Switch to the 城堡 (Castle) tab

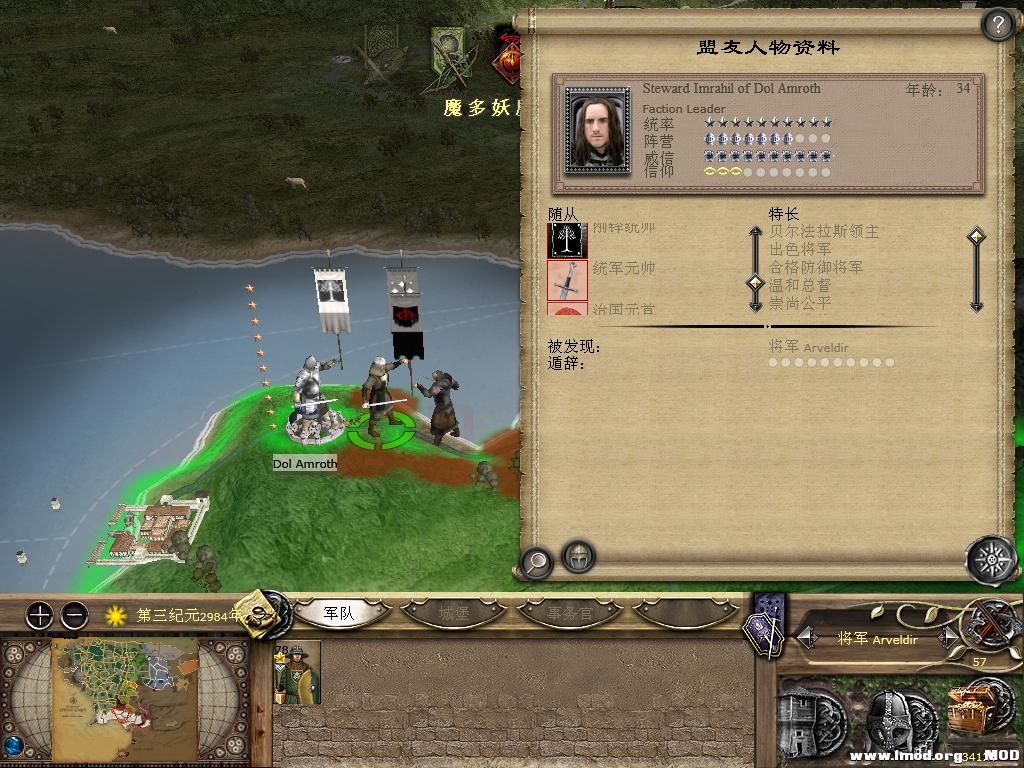pos(455,613)
